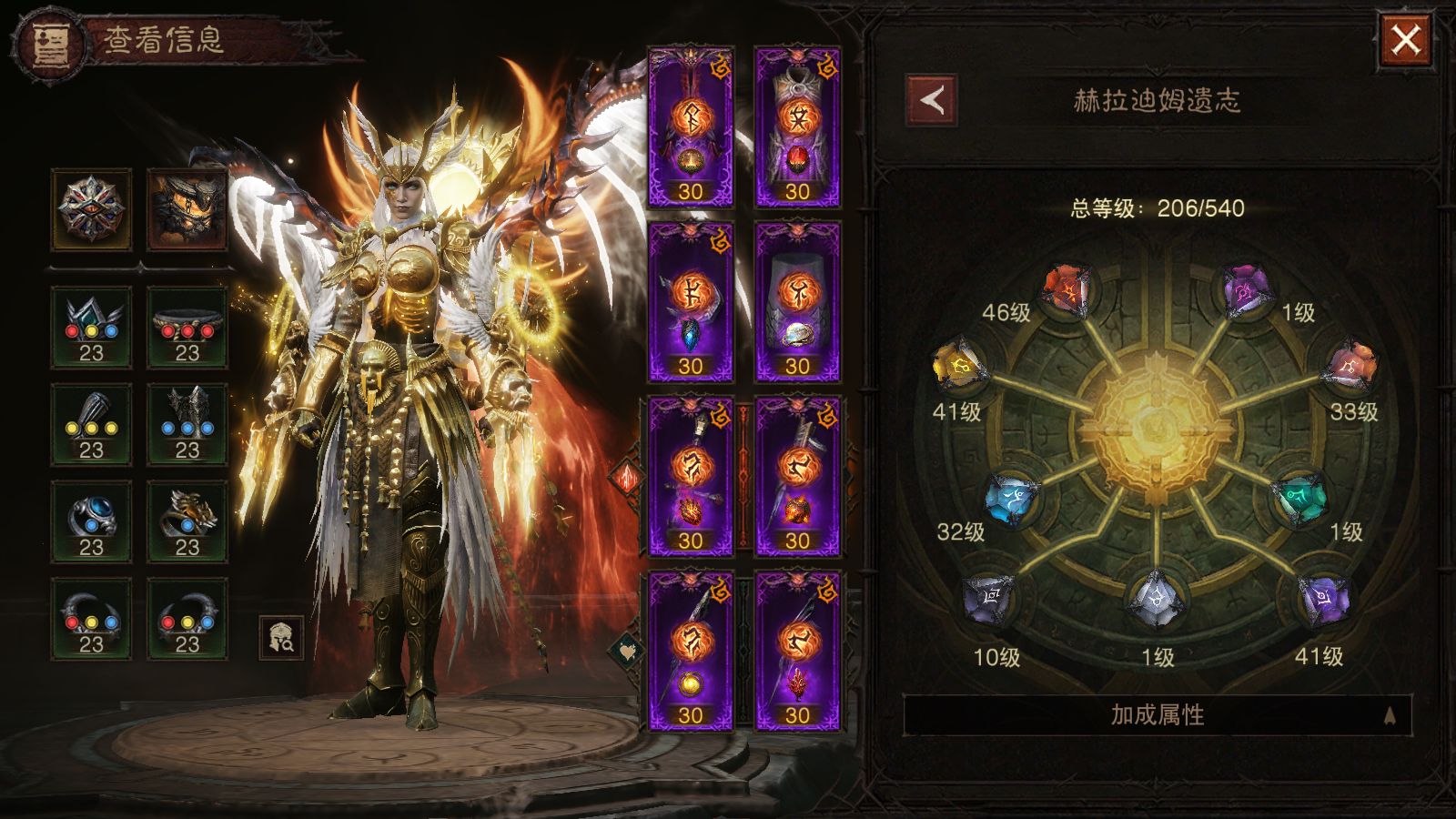Select the blue teardrop gem equipment card
Viewport: 1456px width, 819px height.
click(691, 302)
